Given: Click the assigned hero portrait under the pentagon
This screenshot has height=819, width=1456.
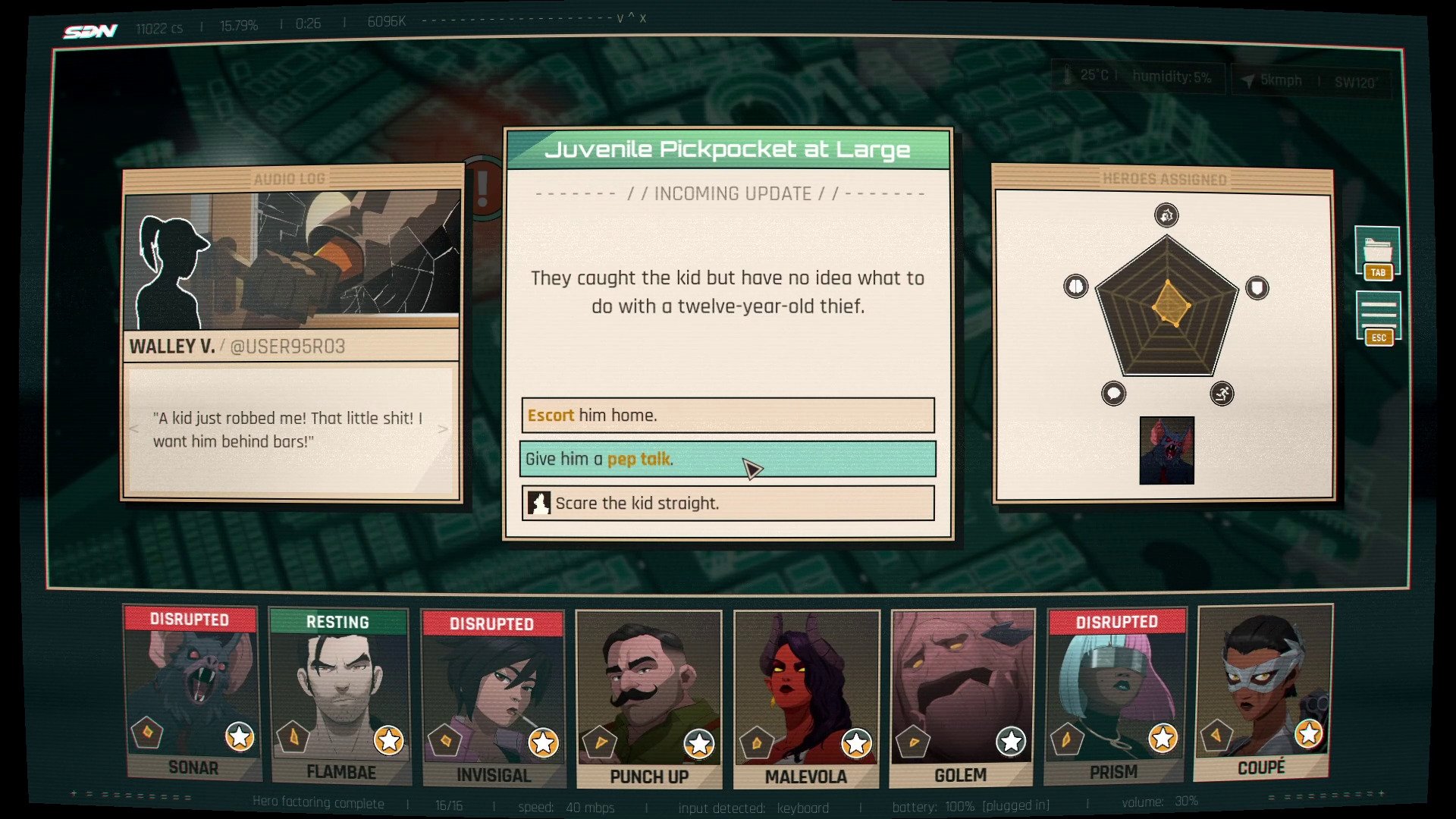Looking at the screenshot, I should 1166,450.
